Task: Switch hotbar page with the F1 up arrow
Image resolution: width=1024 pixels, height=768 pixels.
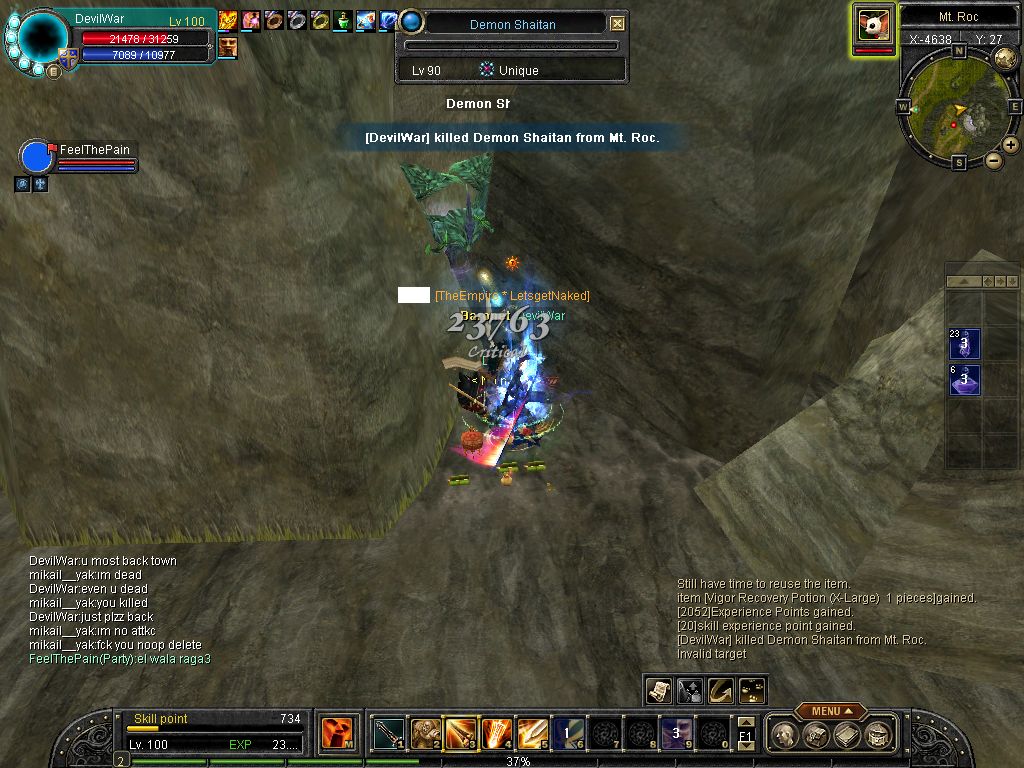Action: tap(745, 723)
